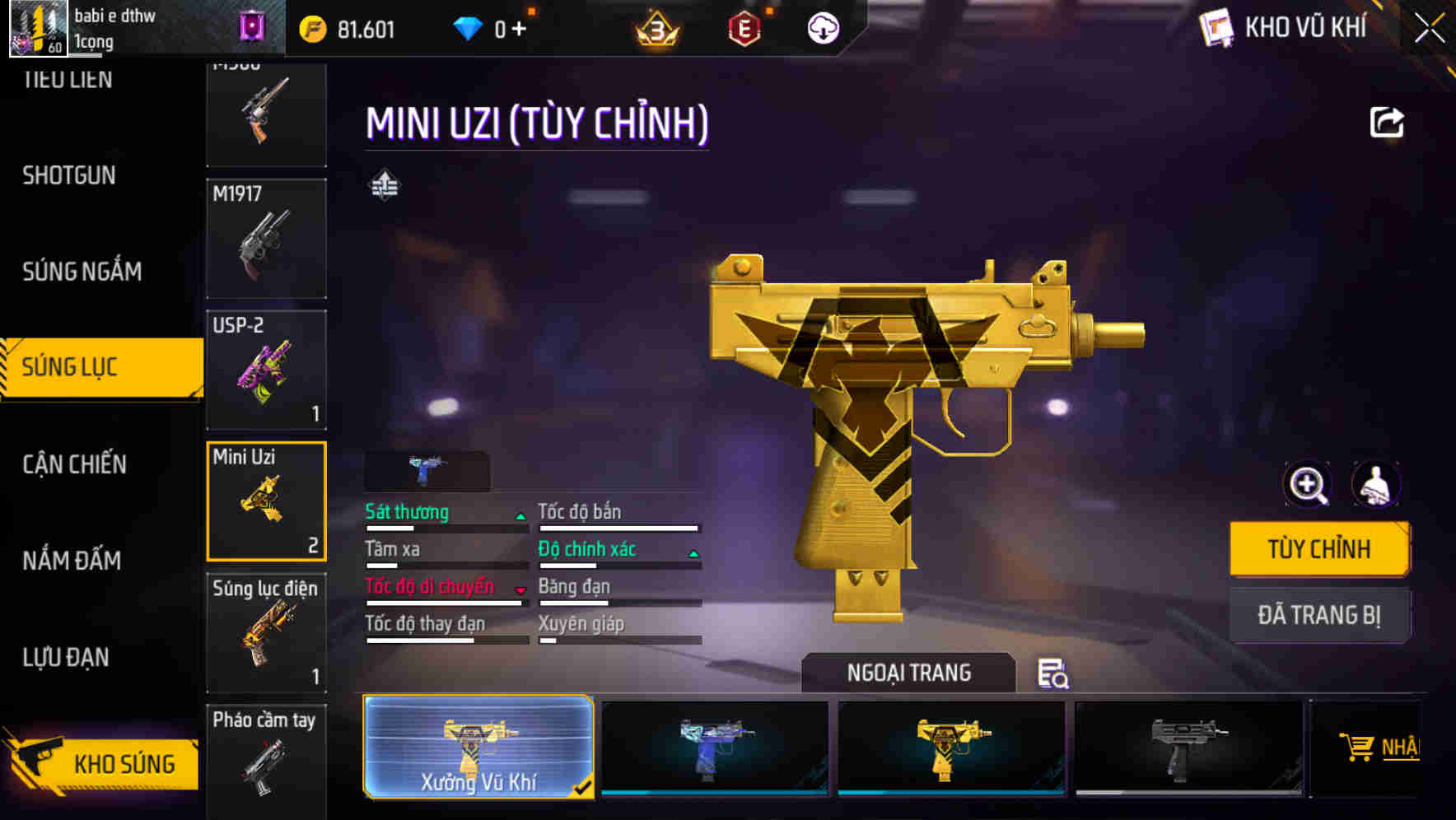
Task: Open the TÙY CHỈNH customize button
Action: 1318,549
